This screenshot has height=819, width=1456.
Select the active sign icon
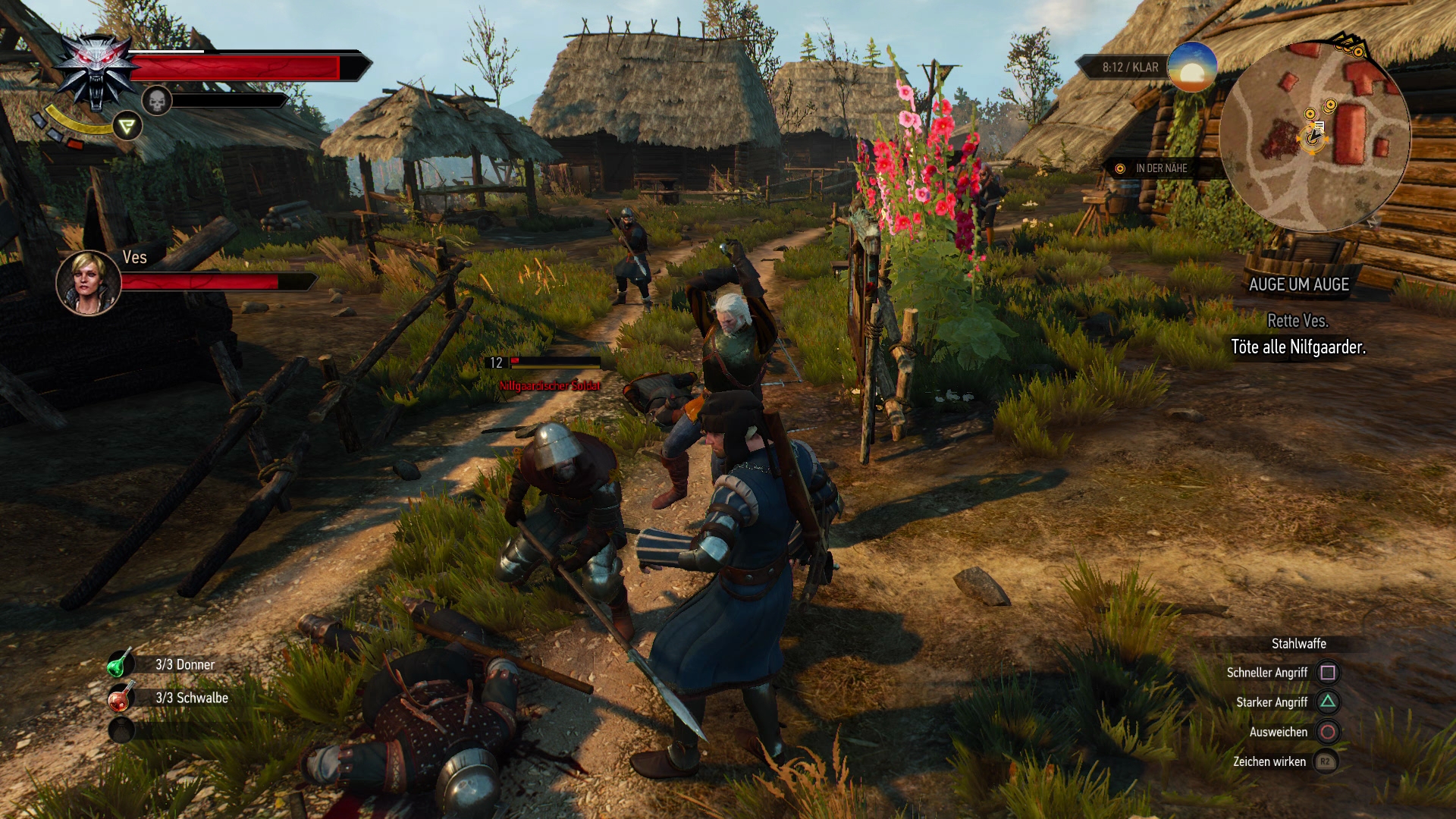[127, 126]
